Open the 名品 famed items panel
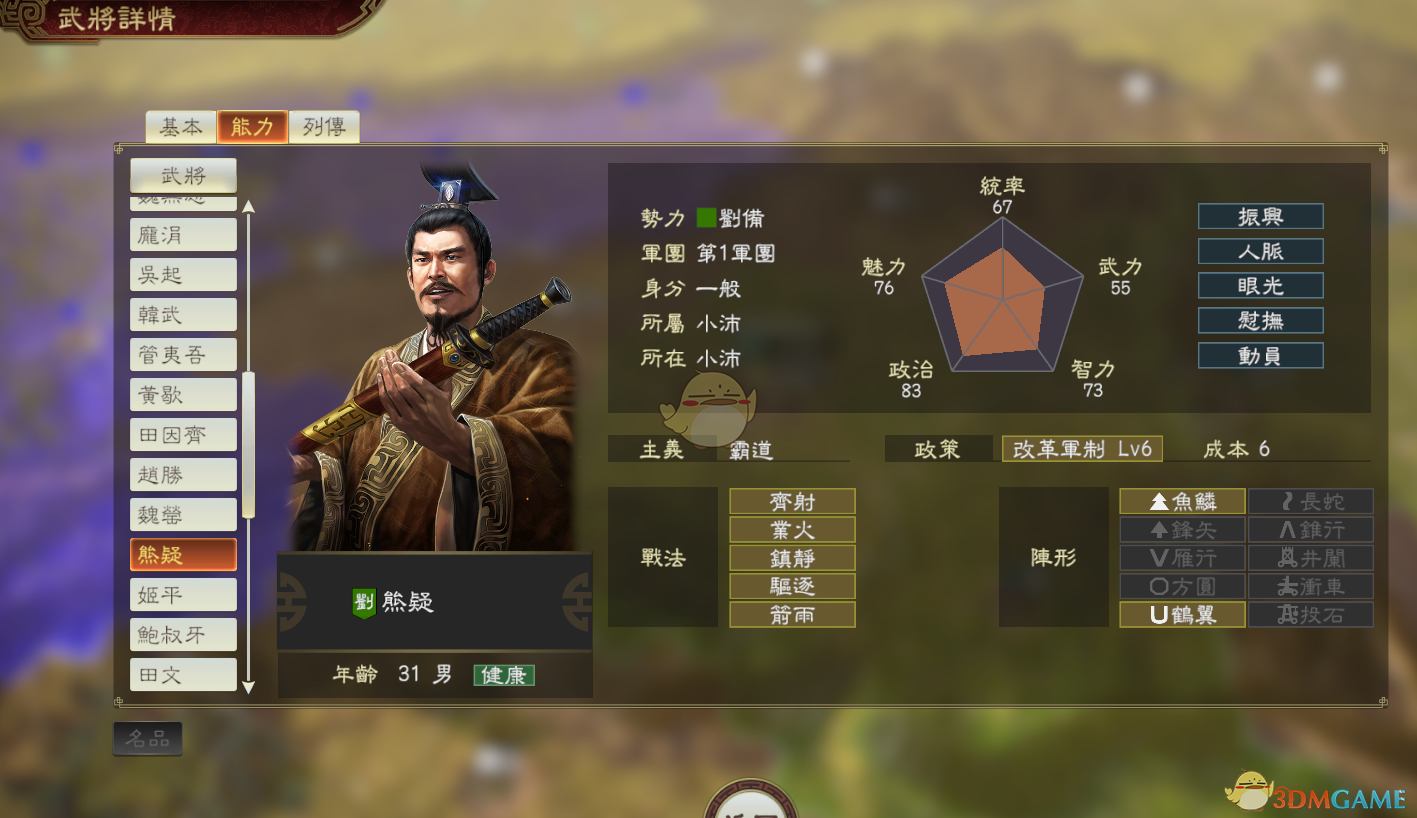 147,738
